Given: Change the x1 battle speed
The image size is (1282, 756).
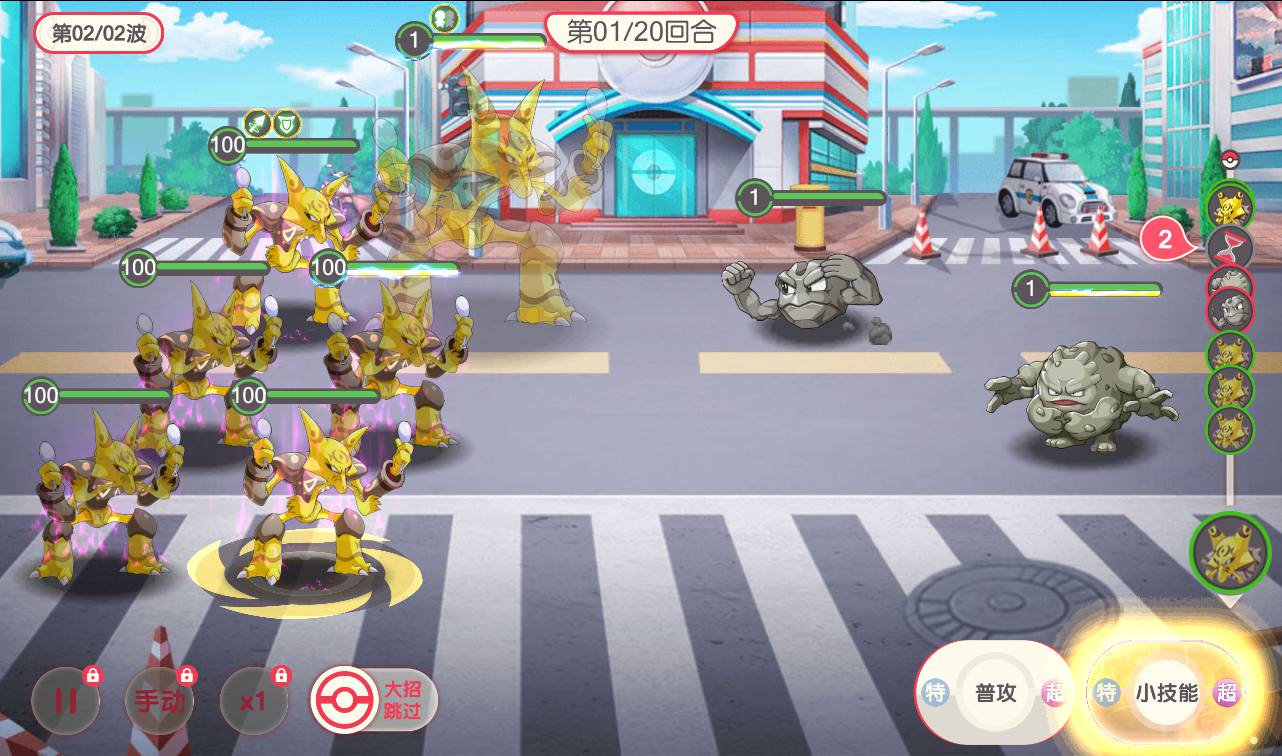Looking at the screenshot, I should [x=253, y=699].
